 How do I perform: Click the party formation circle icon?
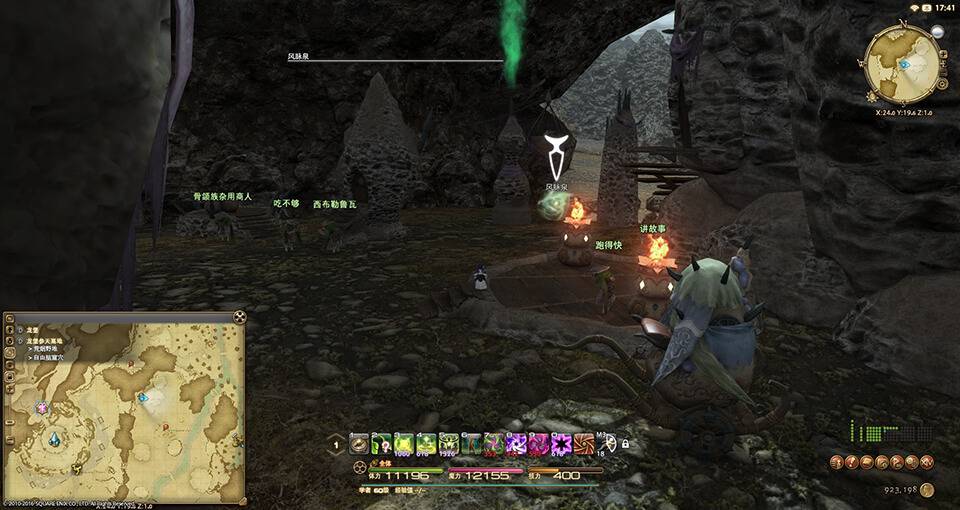(x=358, y=469)
